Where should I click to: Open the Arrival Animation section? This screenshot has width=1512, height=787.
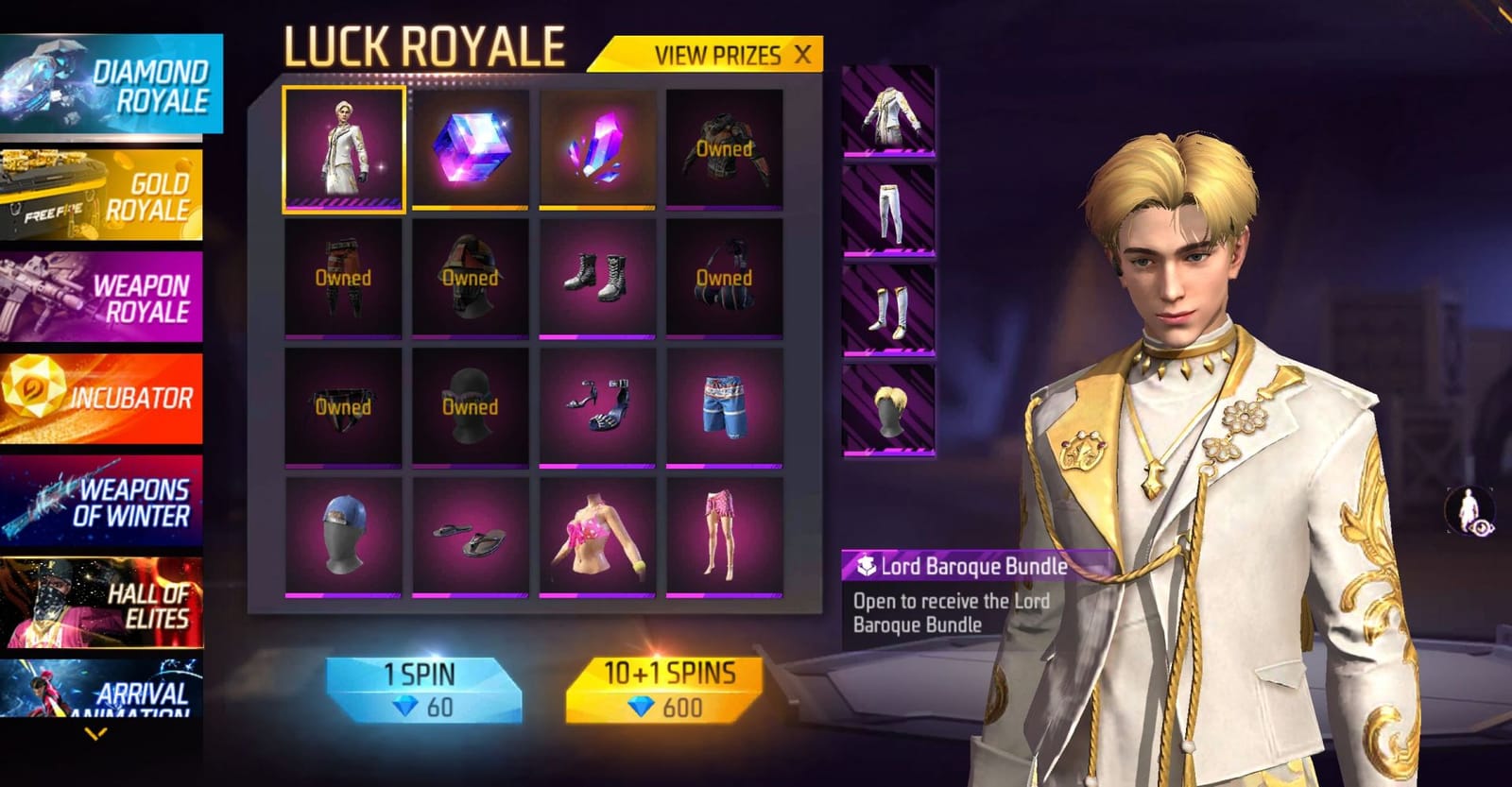pyautogui.click(x=106, y=690)
